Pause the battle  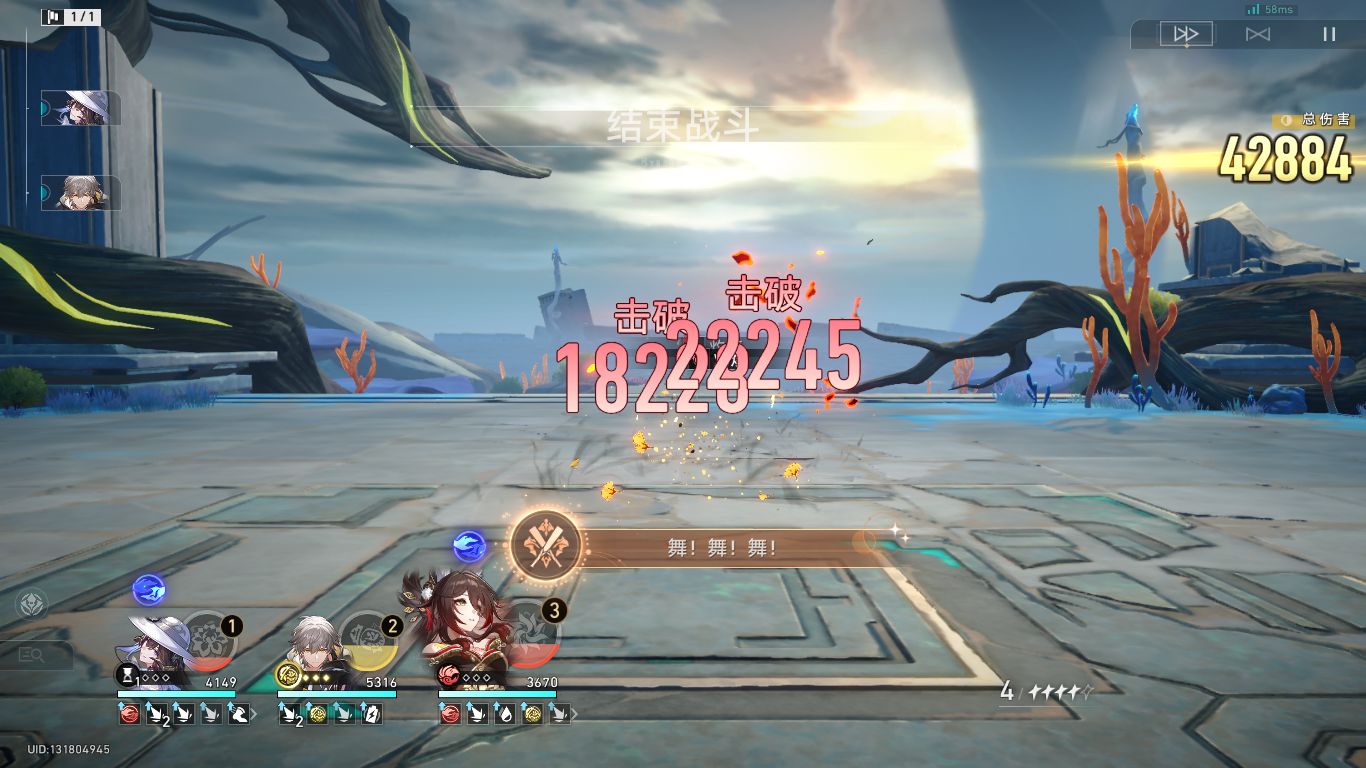coord(1329,34)
